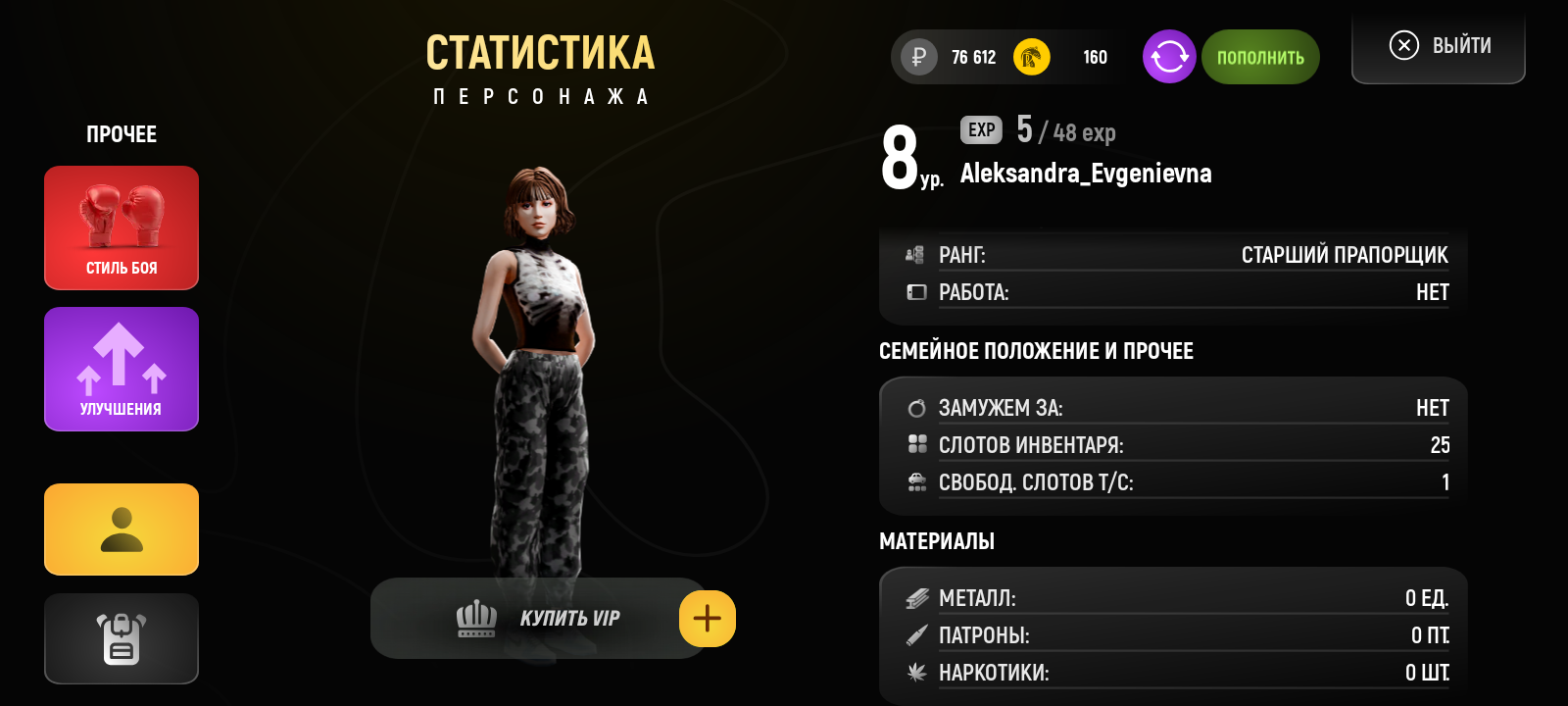
Task: Open the Стиль боя fighting style tile
Action: [122, 227]
